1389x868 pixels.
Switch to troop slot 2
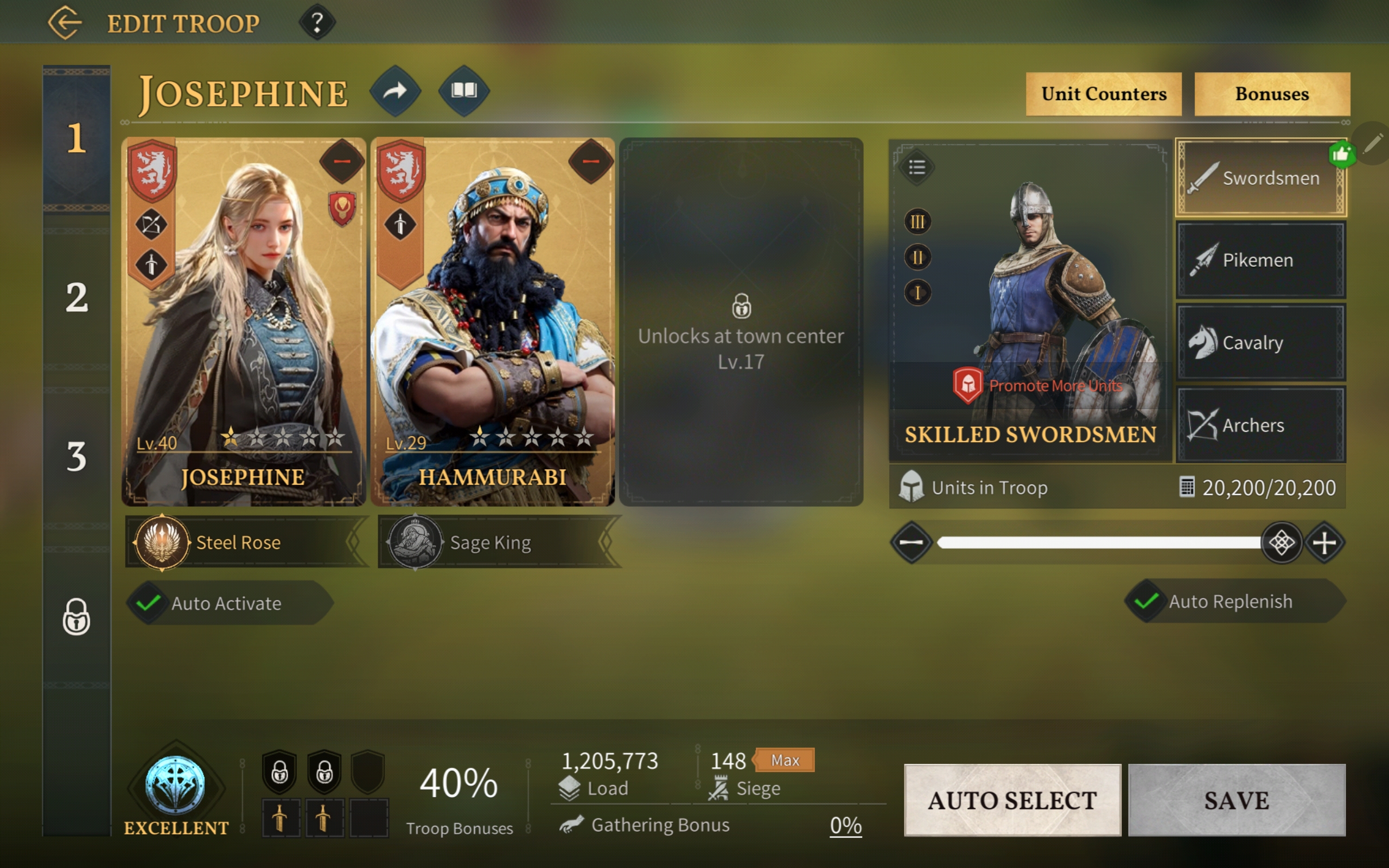coord(77,297)
